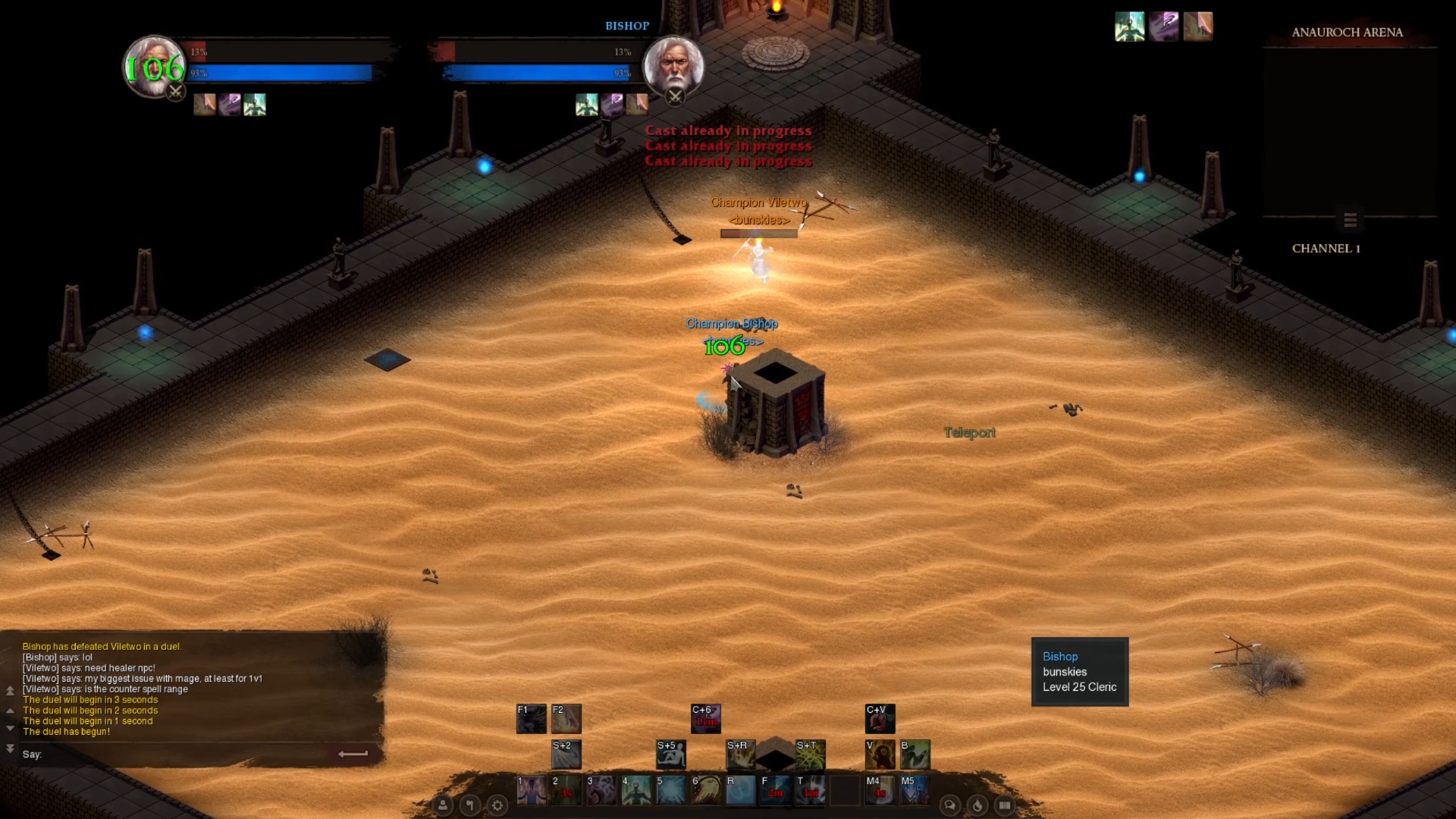Send chat message with enter arrow button
Screen dimensions: 1456x819
(x=353, y=754)
